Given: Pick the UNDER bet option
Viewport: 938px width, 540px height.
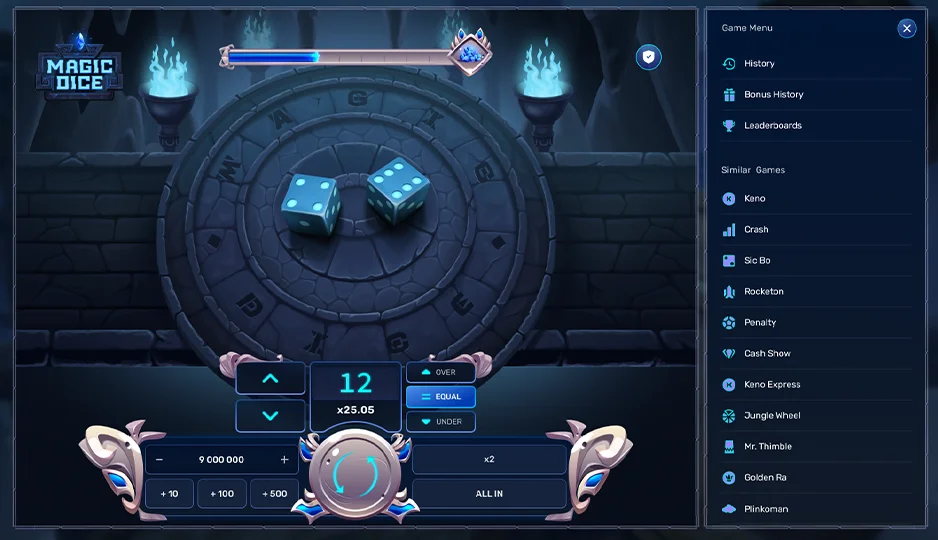Looking at the screenshot, I should click(x=440, y=422).
